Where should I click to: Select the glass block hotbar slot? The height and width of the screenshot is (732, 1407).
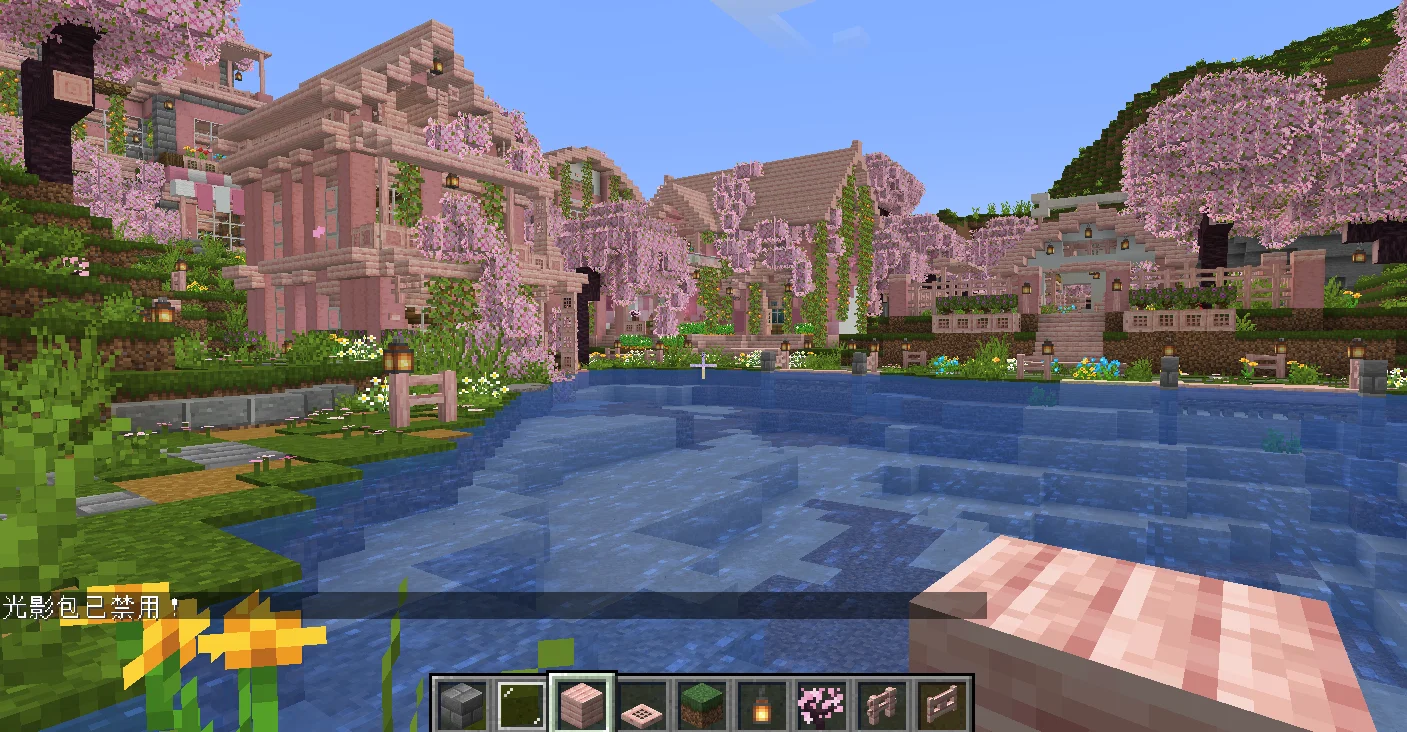(x=523, y=705)
